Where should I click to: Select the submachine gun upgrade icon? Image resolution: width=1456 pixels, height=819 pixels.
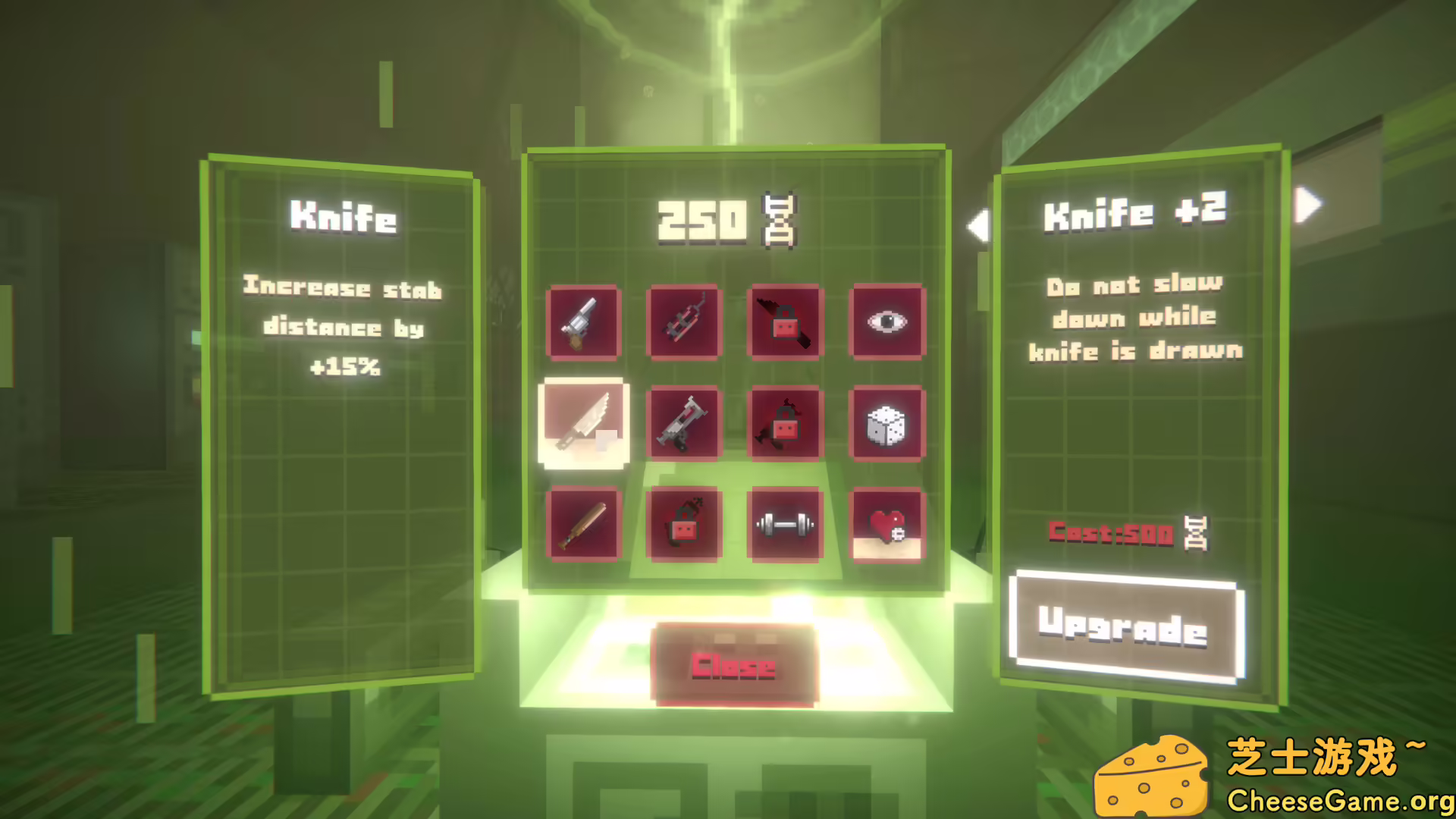(683, 423)
